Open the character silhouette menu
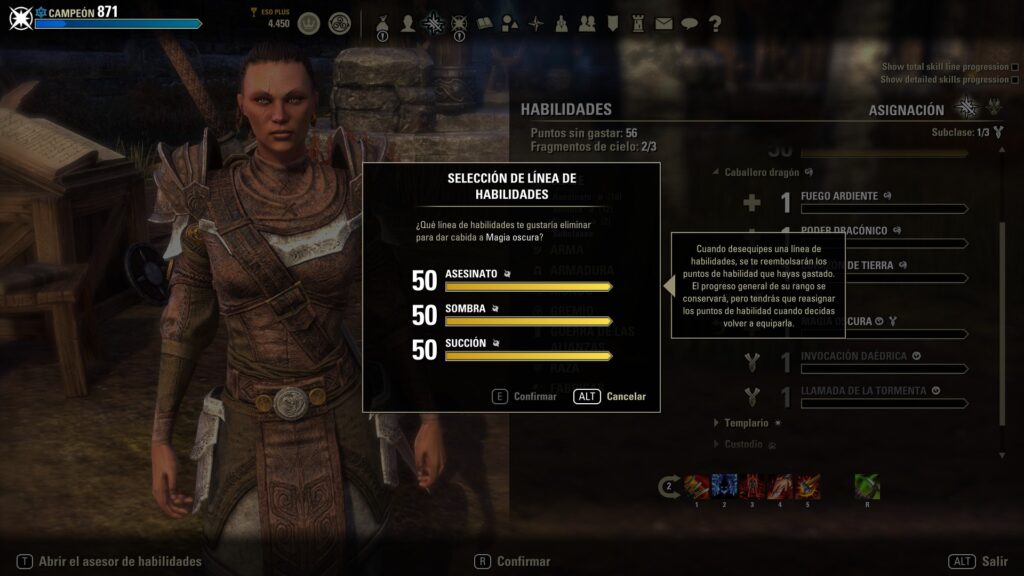Image resolution: width=1024 pixels, height=576 pixels. tap(408, 24)
